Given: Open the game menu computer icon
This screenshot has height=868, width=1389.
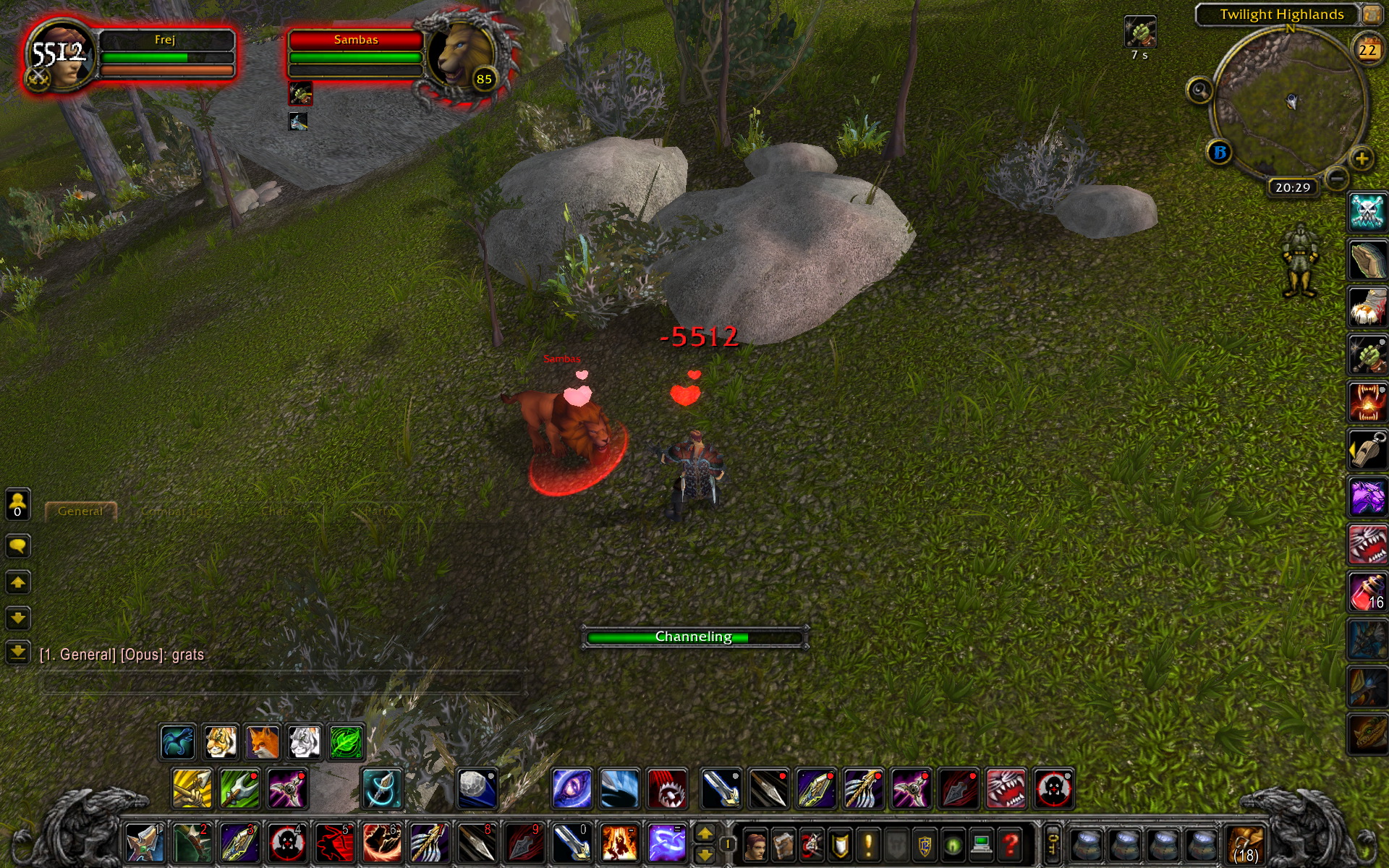Looking at the screenshot, I should tap(982, 844).
